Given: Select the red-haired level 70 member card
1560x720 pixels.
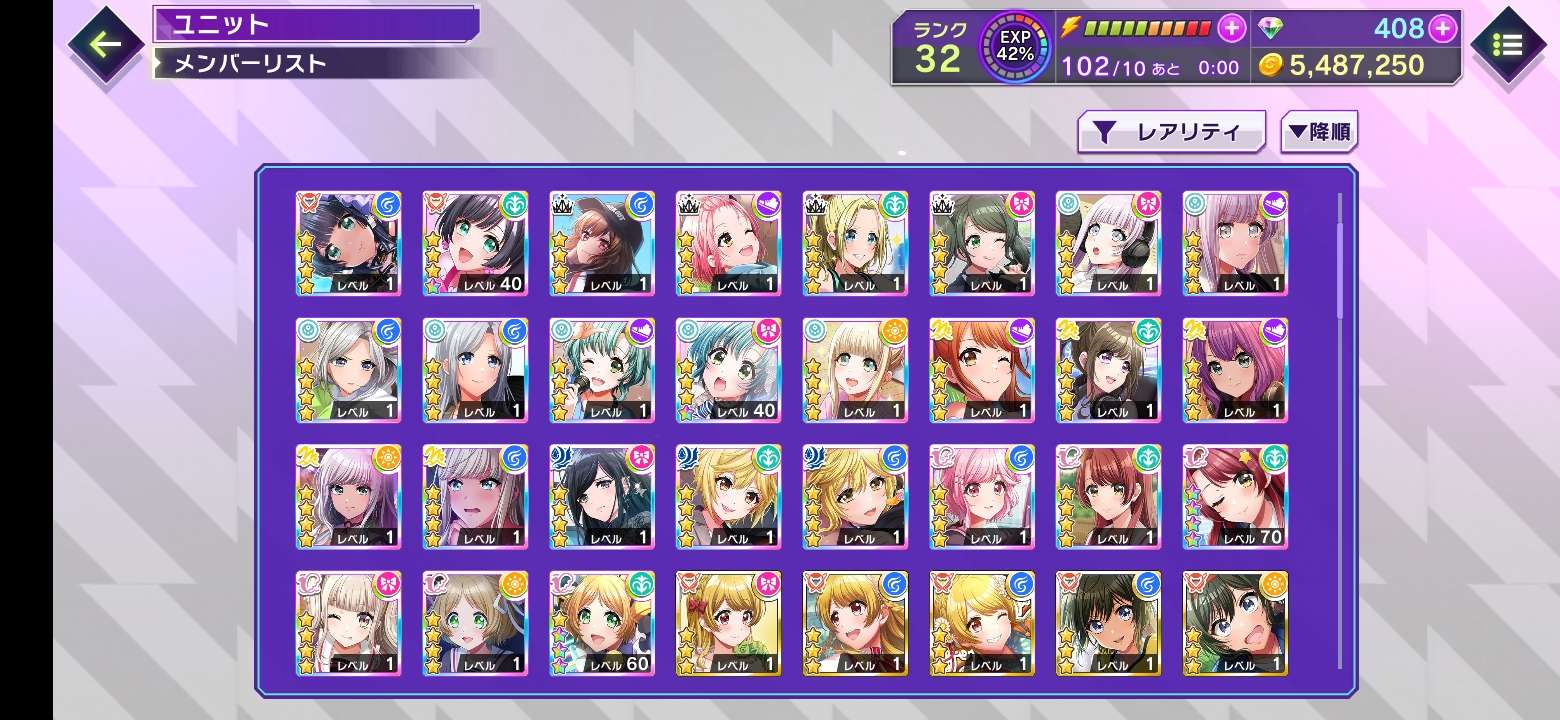Looking at the screenshot, I should click(x=1235, y=497).
